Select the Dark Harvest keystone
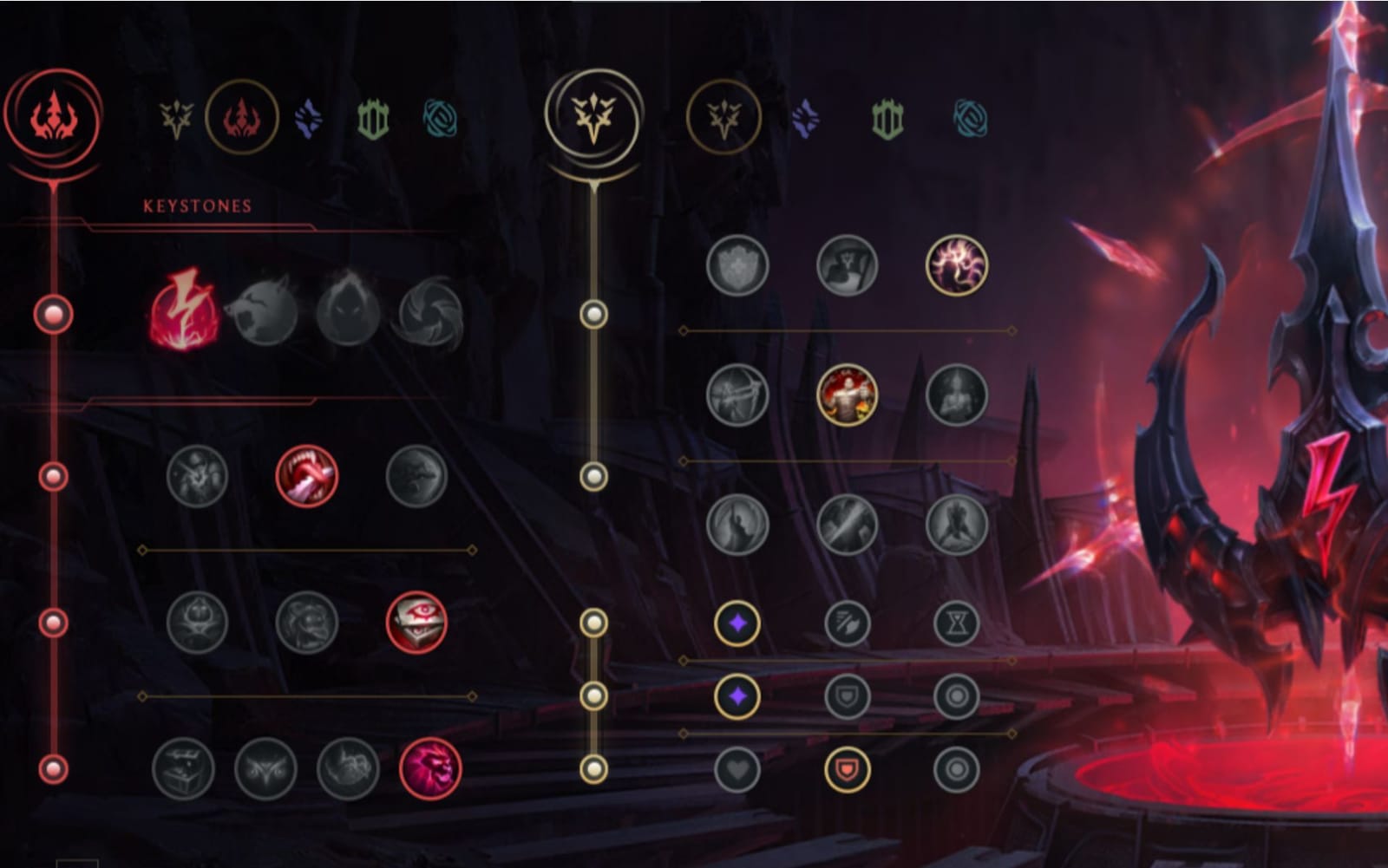This screenshot has width=1388, height=868. [x=346, y=315]
